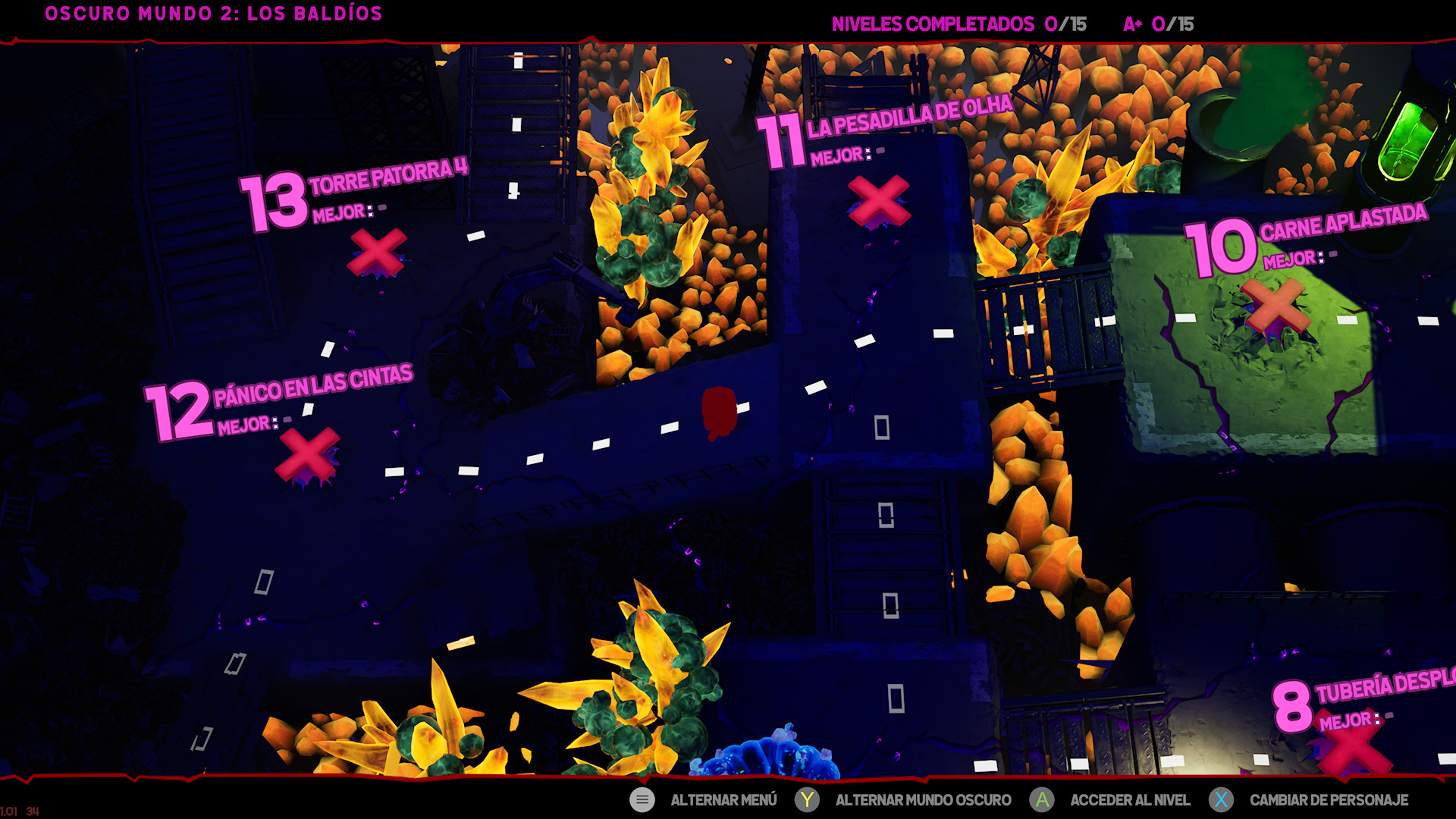Screen dimensions: 1456x819
Task: Click Cambiar de Personaje
Action: 1331,800
